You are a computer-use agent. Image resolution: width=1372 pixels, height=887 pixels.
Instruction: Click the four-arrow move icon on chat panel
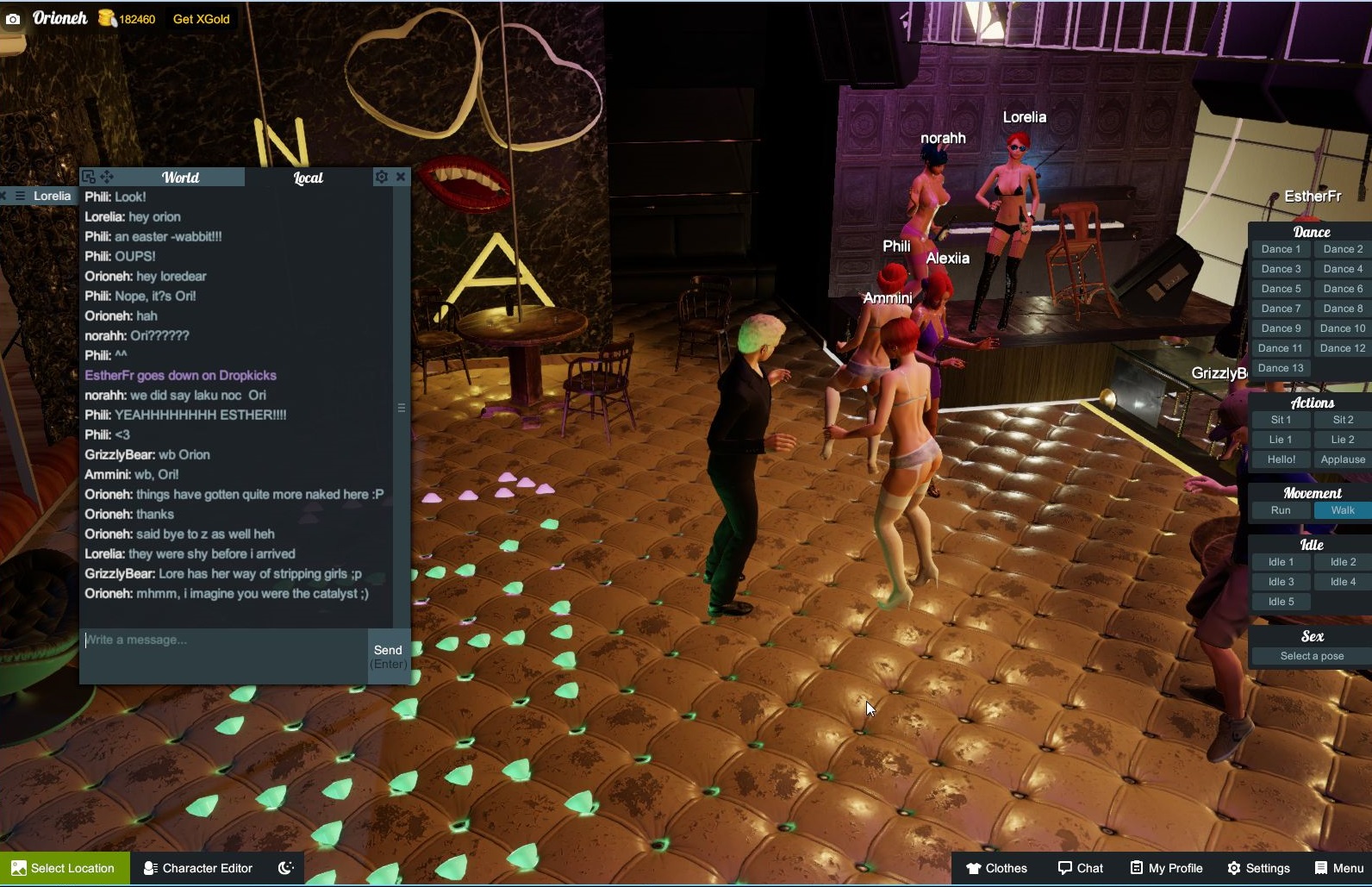pyautogui.click(x=107, y=177)
